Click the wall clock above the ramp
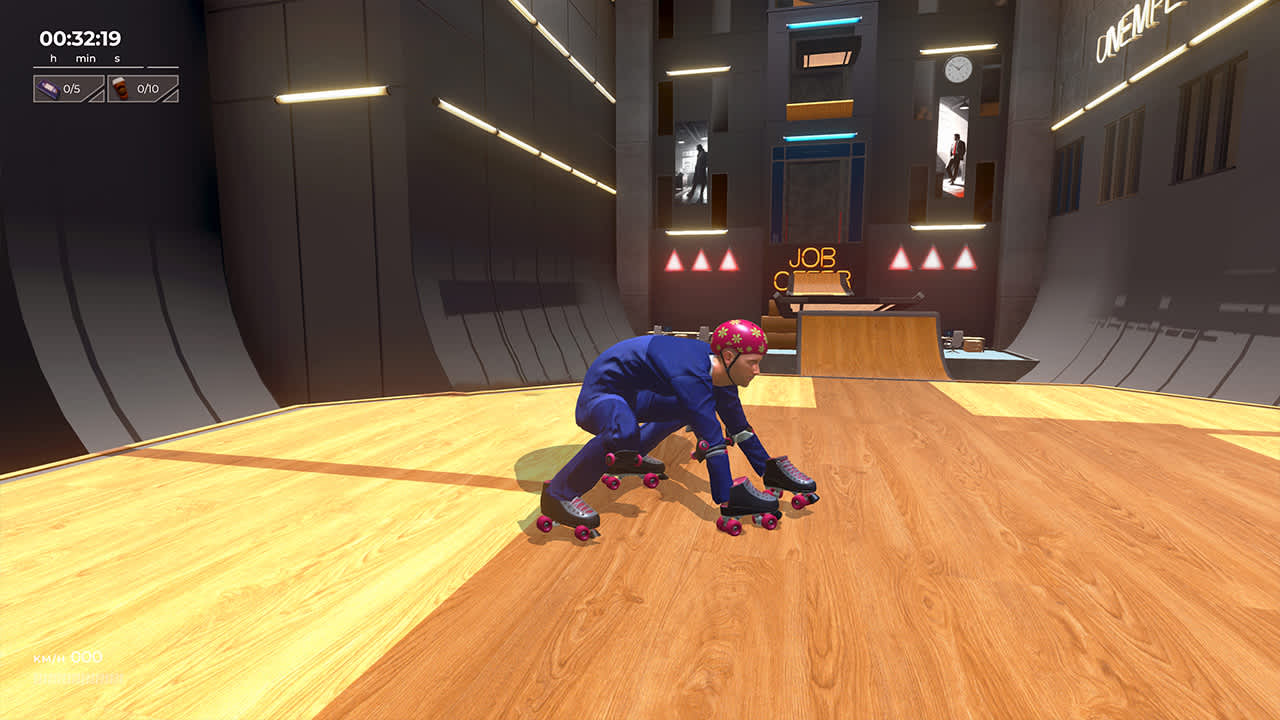Viewport: 1280px width, 720px height. [x=958, y=67]
